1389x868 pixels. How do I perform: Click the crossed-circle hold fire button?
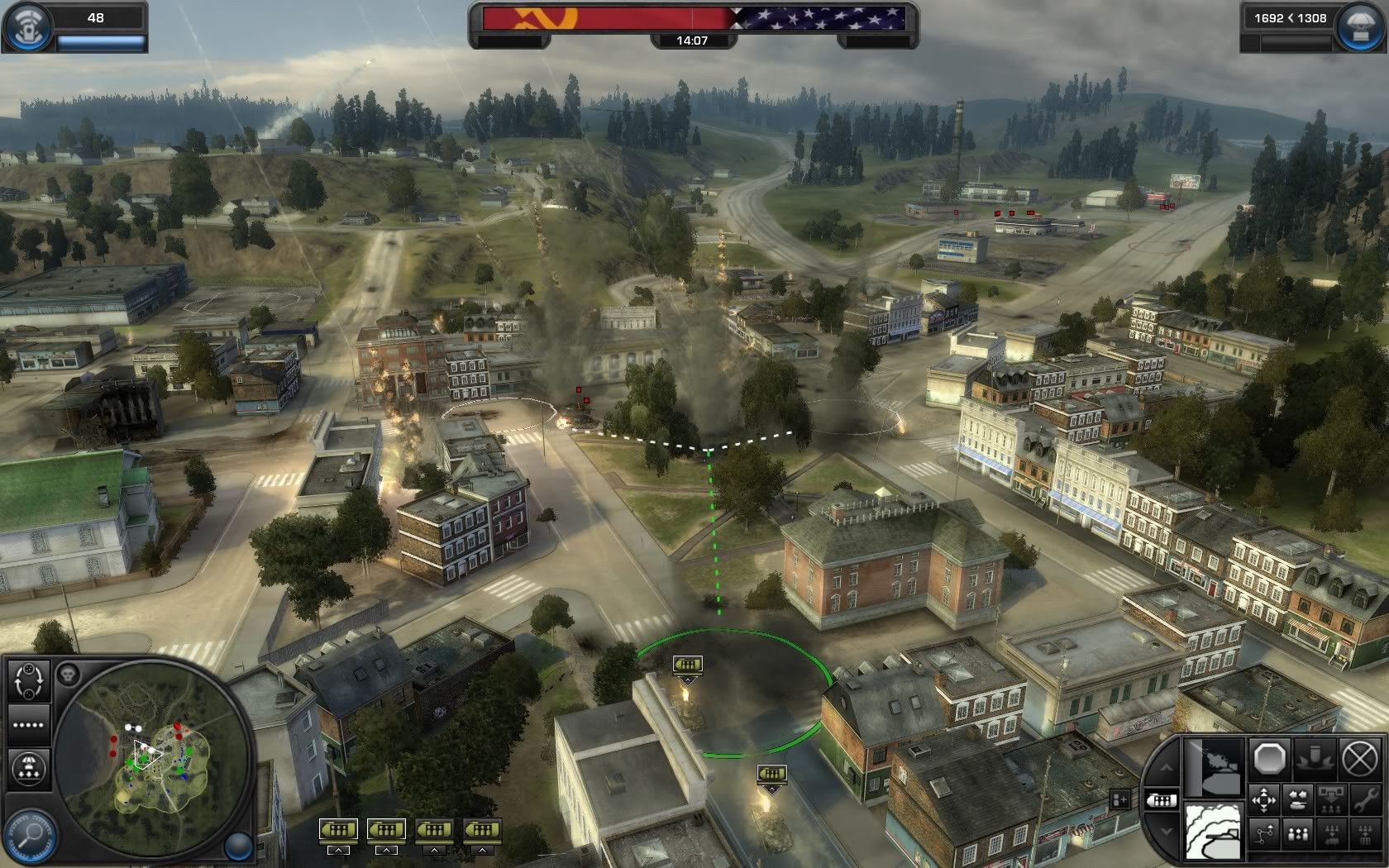pyautogui.click(x=1358, y=757)
